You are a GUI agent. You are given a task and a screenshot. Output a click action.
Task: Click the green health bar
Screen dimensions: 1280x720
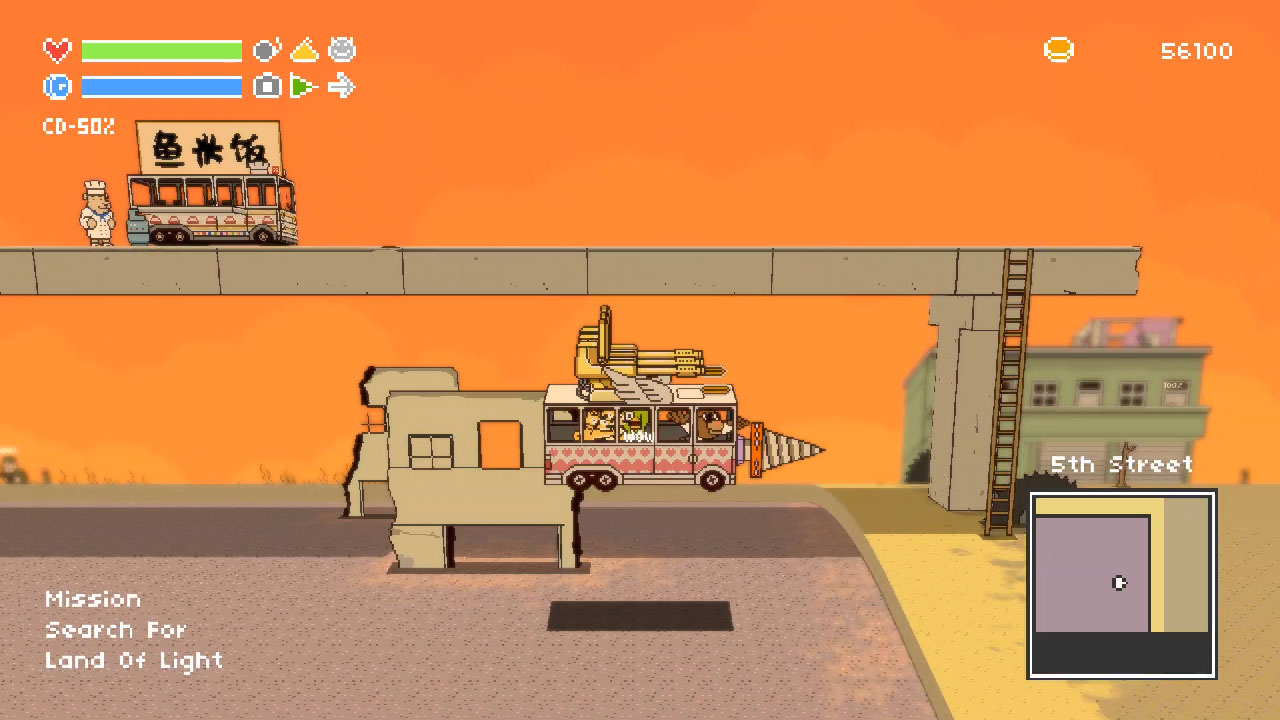coord(160,50)
